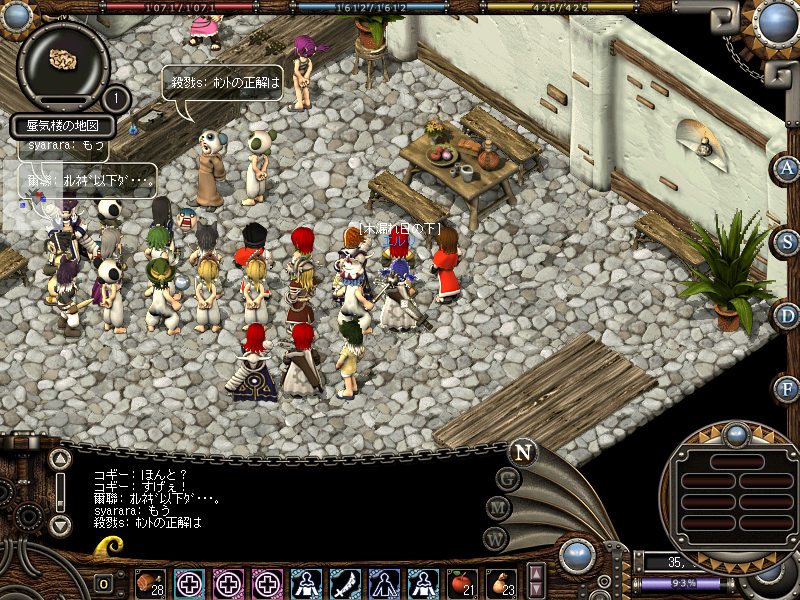The height and width of the screenshot is (600, 800).
Task: Open the N menu button
Action: pyautogui.click(x=521, y=452)
